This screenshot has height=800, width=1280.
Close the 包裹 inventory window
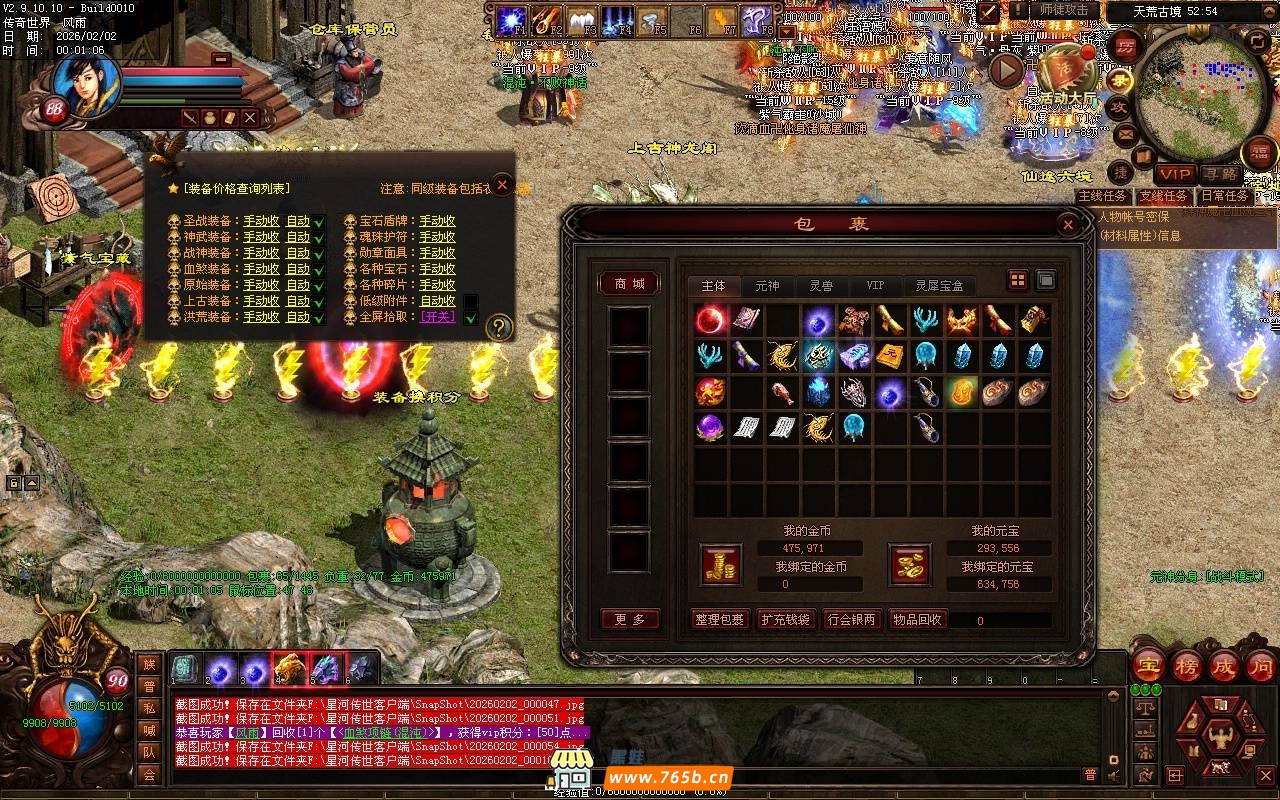coord(1068,225)
